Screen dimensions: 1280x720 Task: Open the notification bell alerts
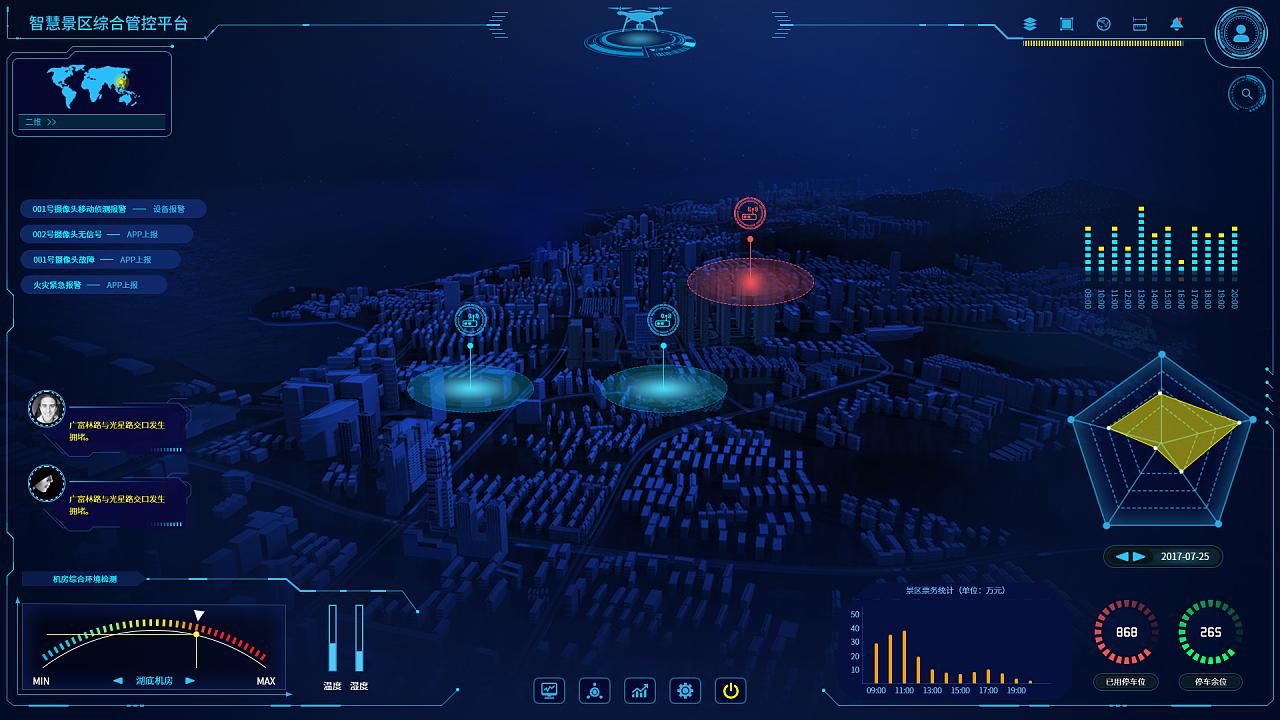(1176, 24)
